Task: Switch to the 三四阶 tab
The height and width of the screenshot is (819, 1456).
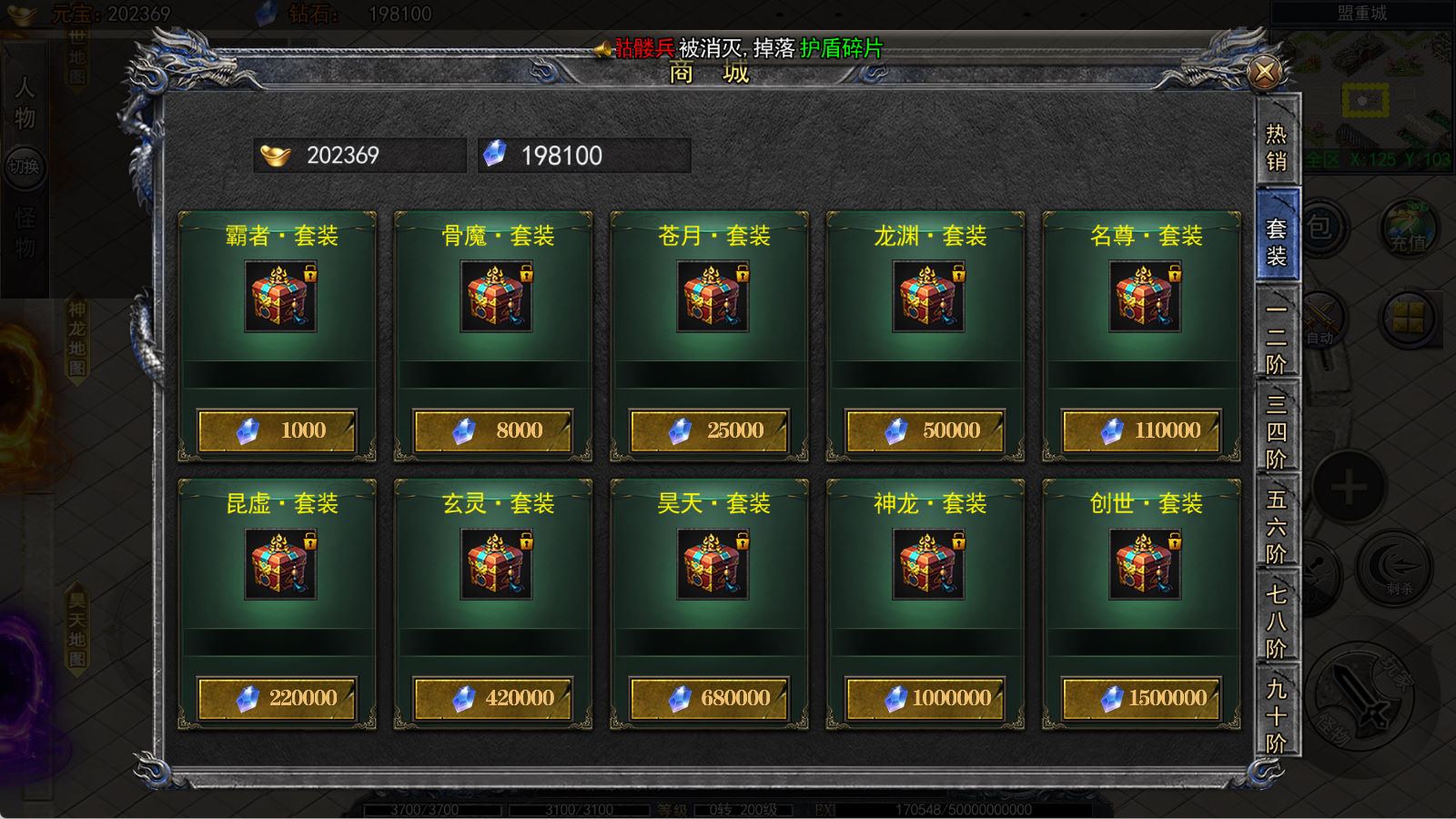Action: [1277, 431]
